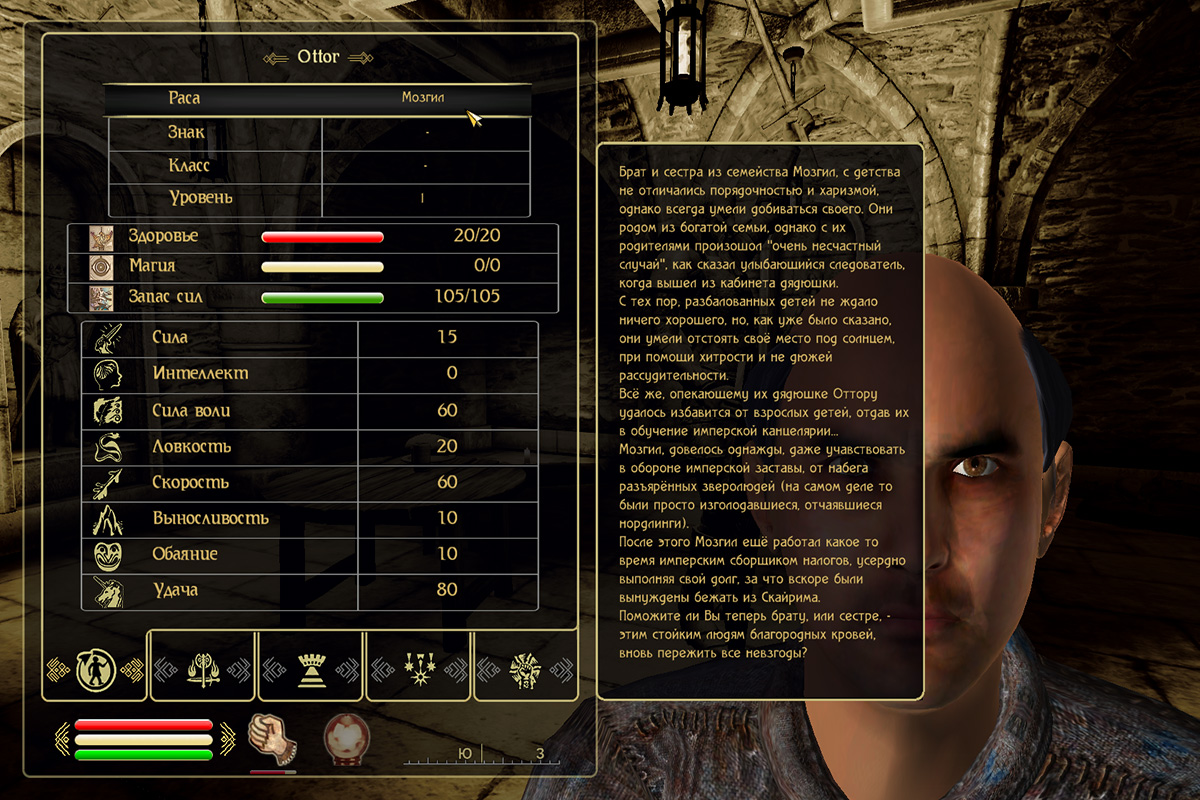Choose the Класс (class) row
The width and height of the screenshot is (1200, 800).
point(317,165)
